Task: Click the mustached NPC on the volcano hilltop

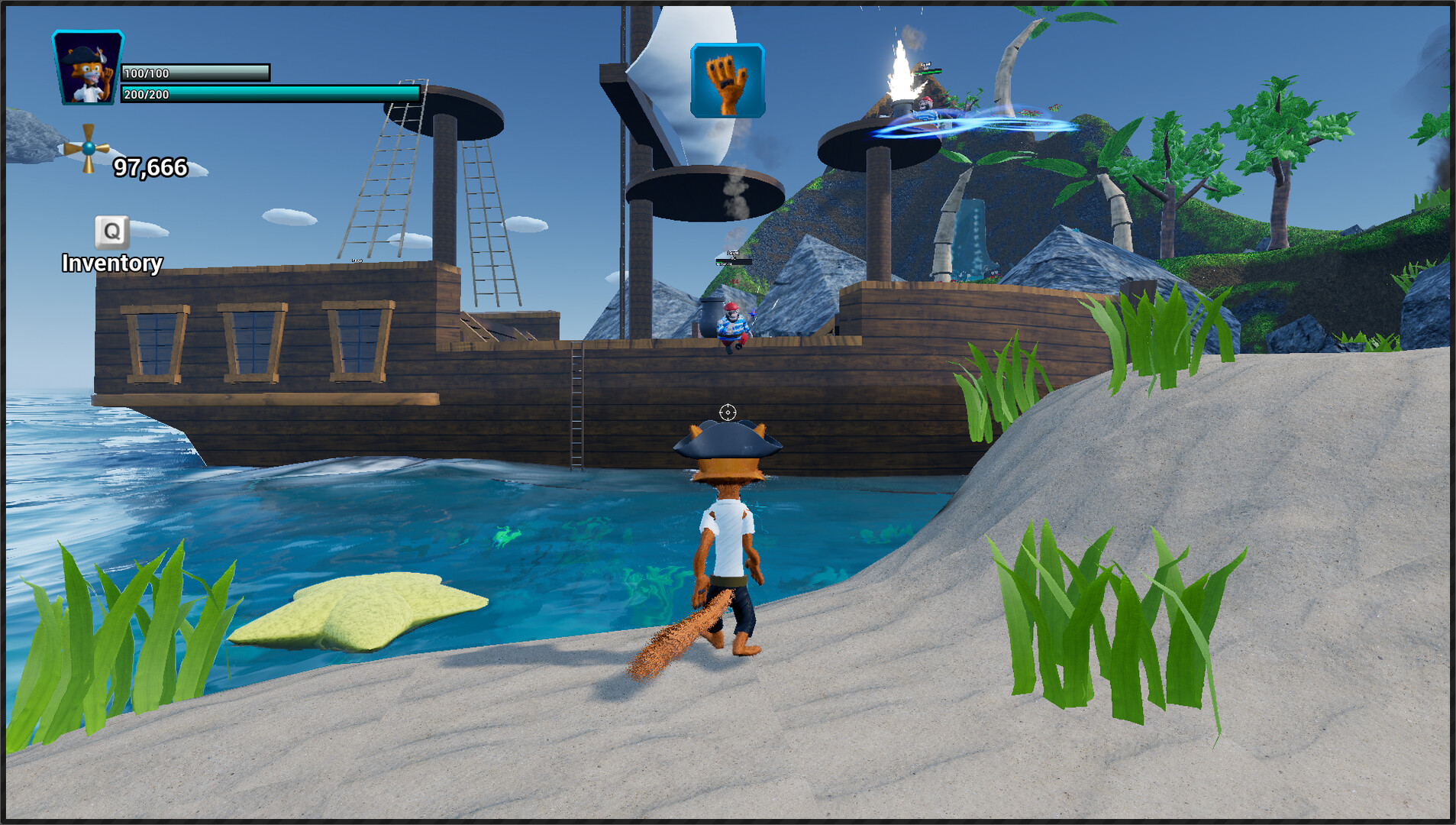Action: [926, 103]
